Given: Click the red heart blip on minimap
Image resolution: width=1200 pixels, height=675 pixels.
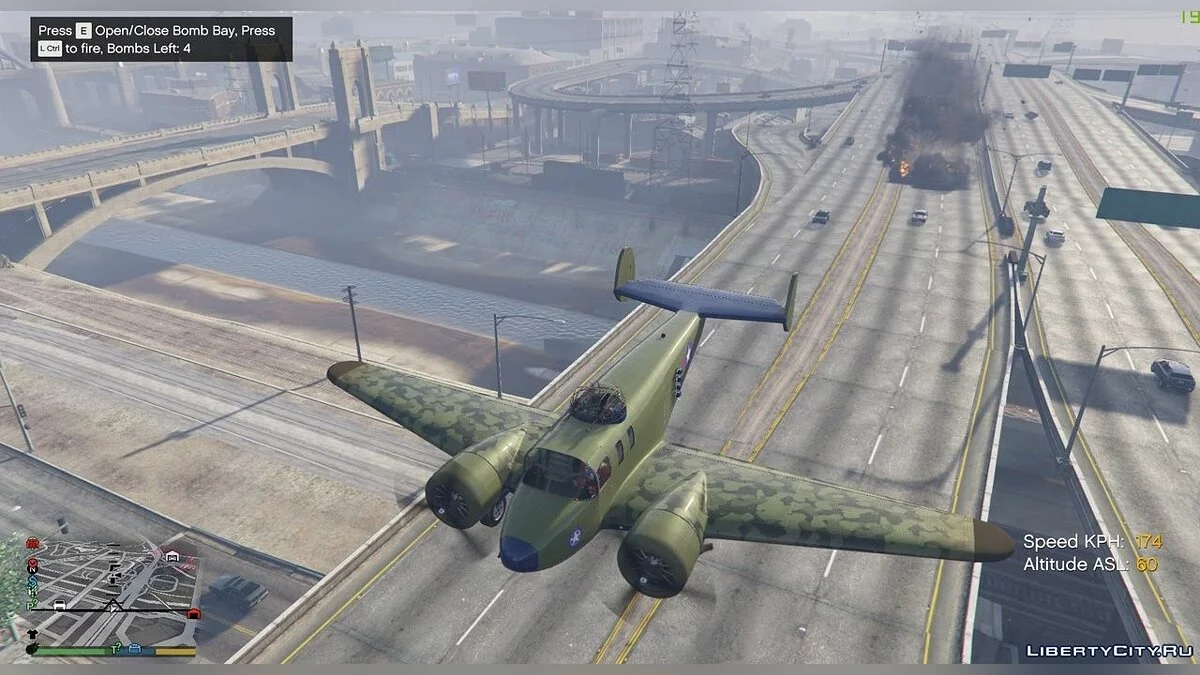Looking at the screenshot, I should click(33, 562).
